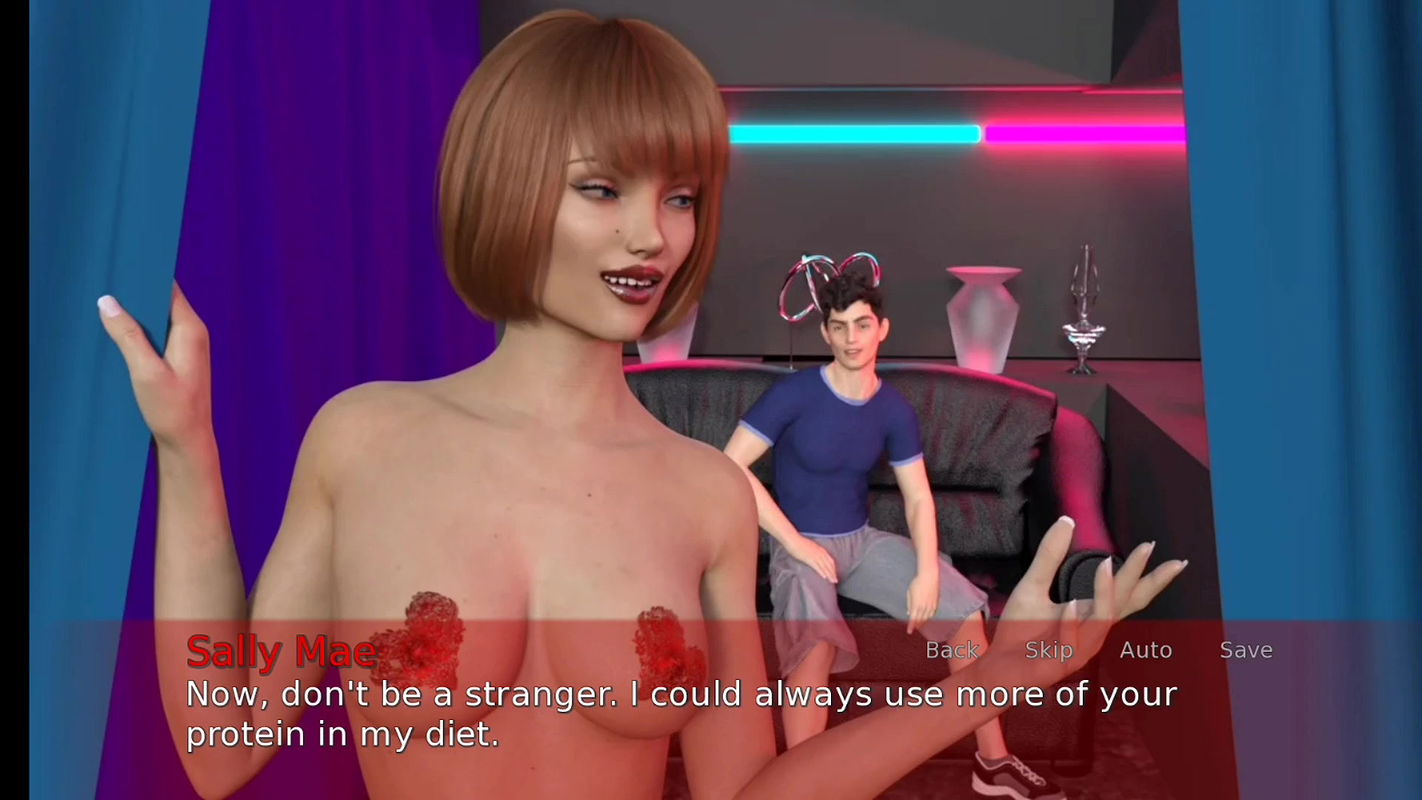Image resolution: width=1422 pixels, height=800 pixels.
Task: Click the Back button in the quick menu
Action: point(952,650)
